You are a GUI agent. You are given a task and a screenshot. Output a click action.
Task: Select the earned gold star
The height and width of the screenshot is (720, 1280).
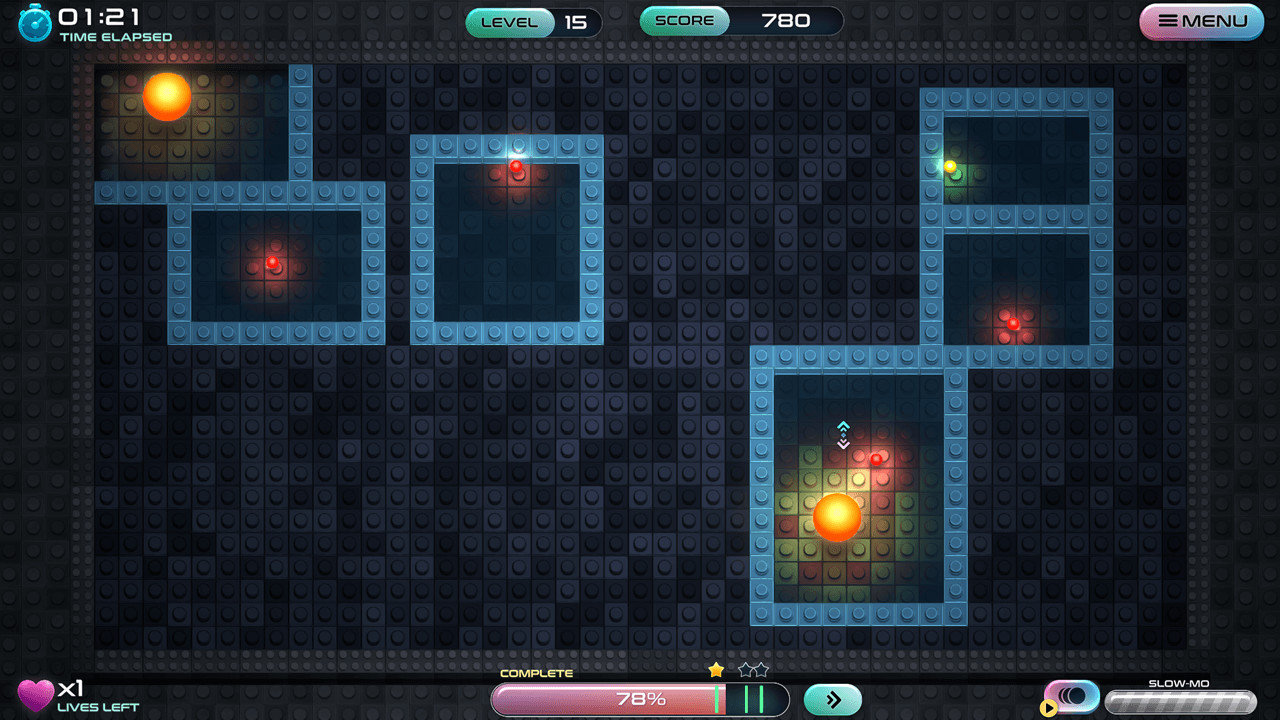coord(717,669)
